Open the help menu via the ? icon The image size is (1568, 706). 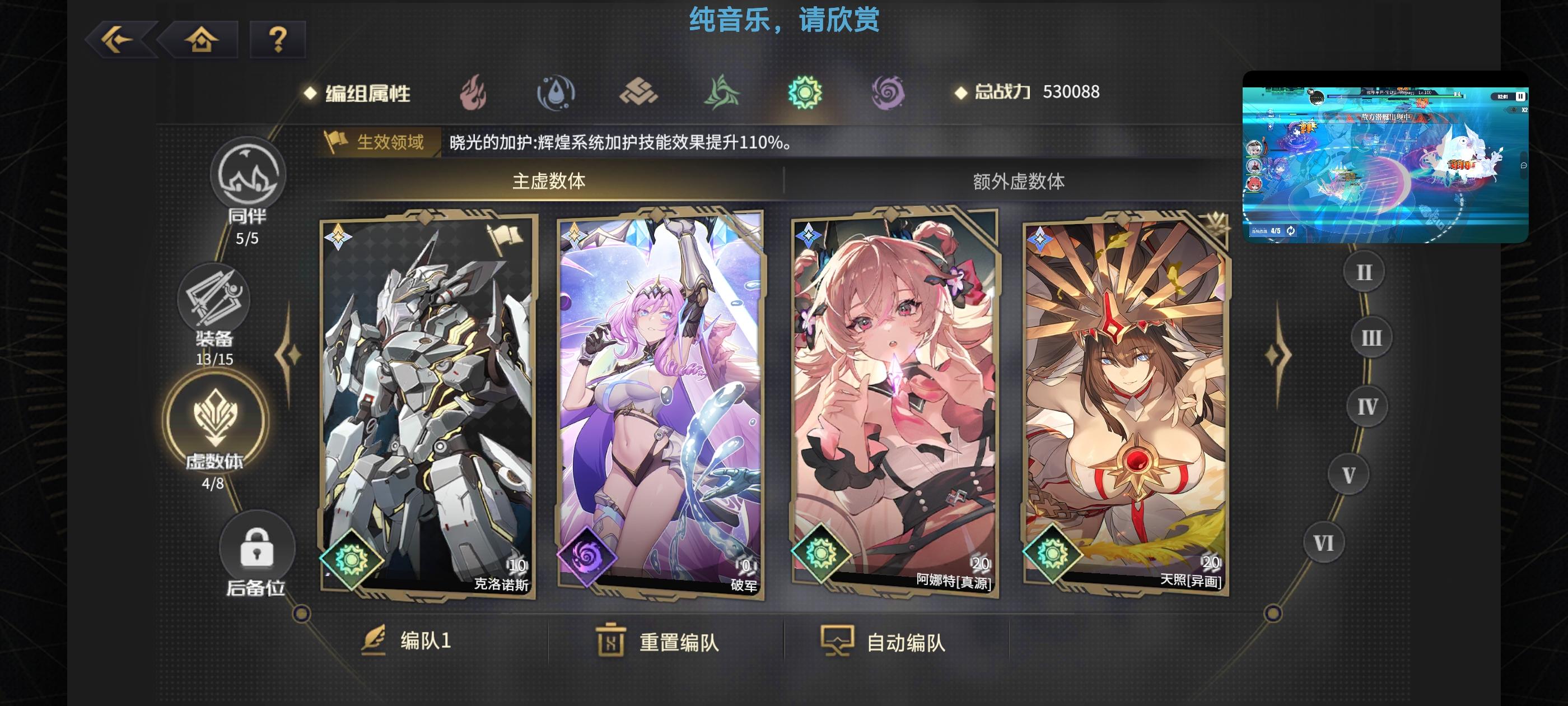coord(278,39)
